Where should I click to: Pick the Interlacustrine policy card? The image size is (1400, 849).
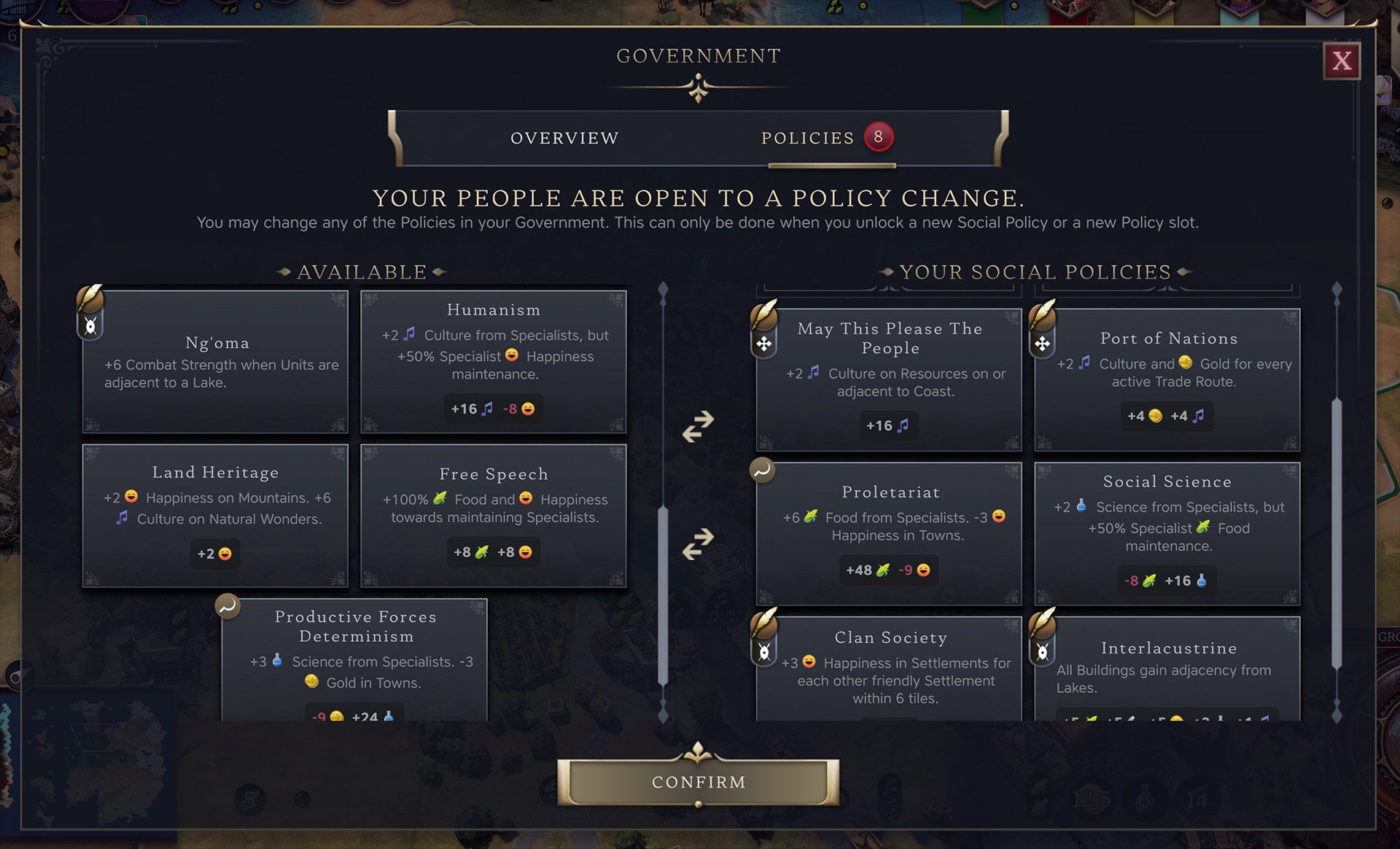click(x=1167, y=668)
